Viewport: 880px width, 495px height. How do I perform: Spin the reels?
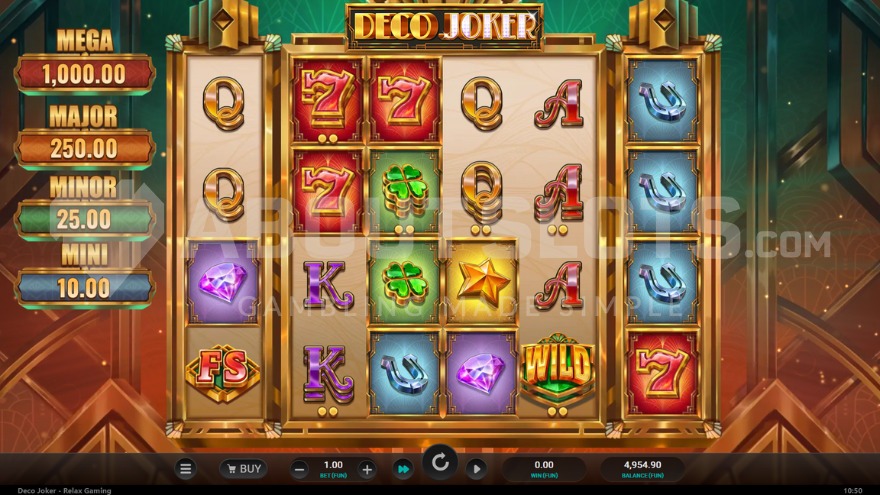(439, 463)
